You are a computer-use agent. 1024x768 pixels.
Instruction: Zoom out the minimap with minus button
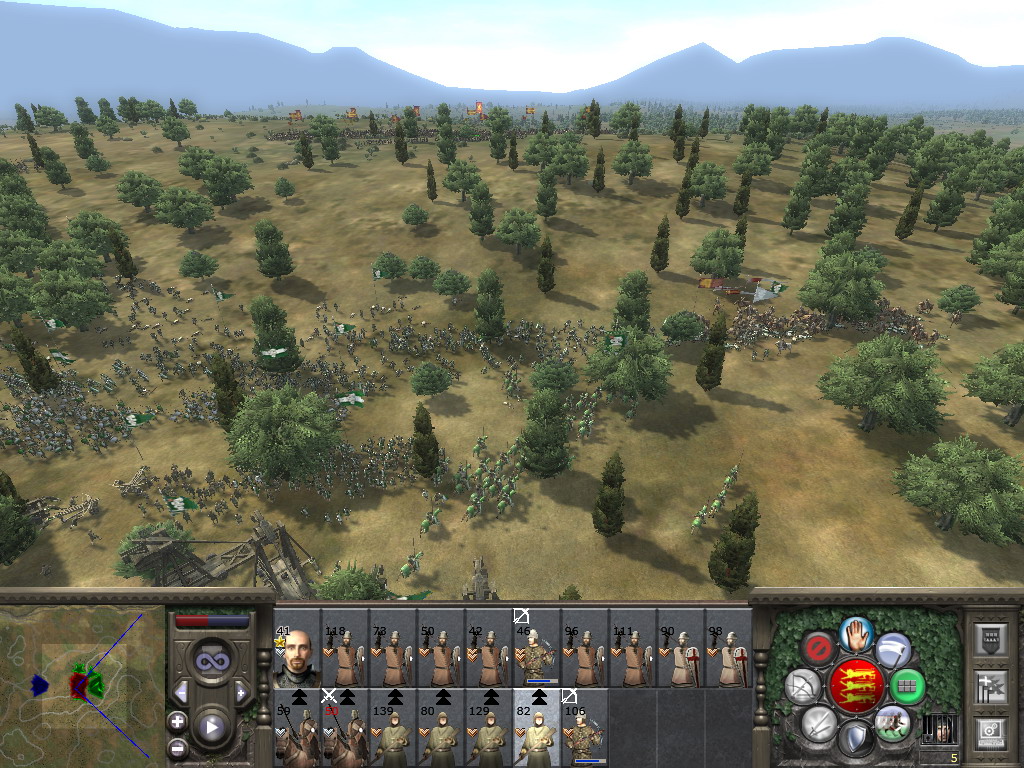tap(177, 747)
